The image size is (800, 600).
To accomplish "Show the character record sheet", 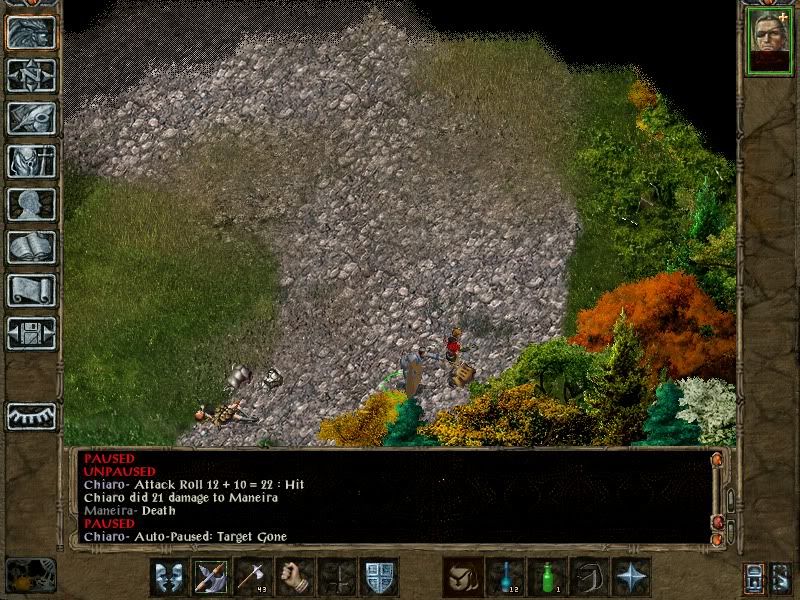I will 31,204.
